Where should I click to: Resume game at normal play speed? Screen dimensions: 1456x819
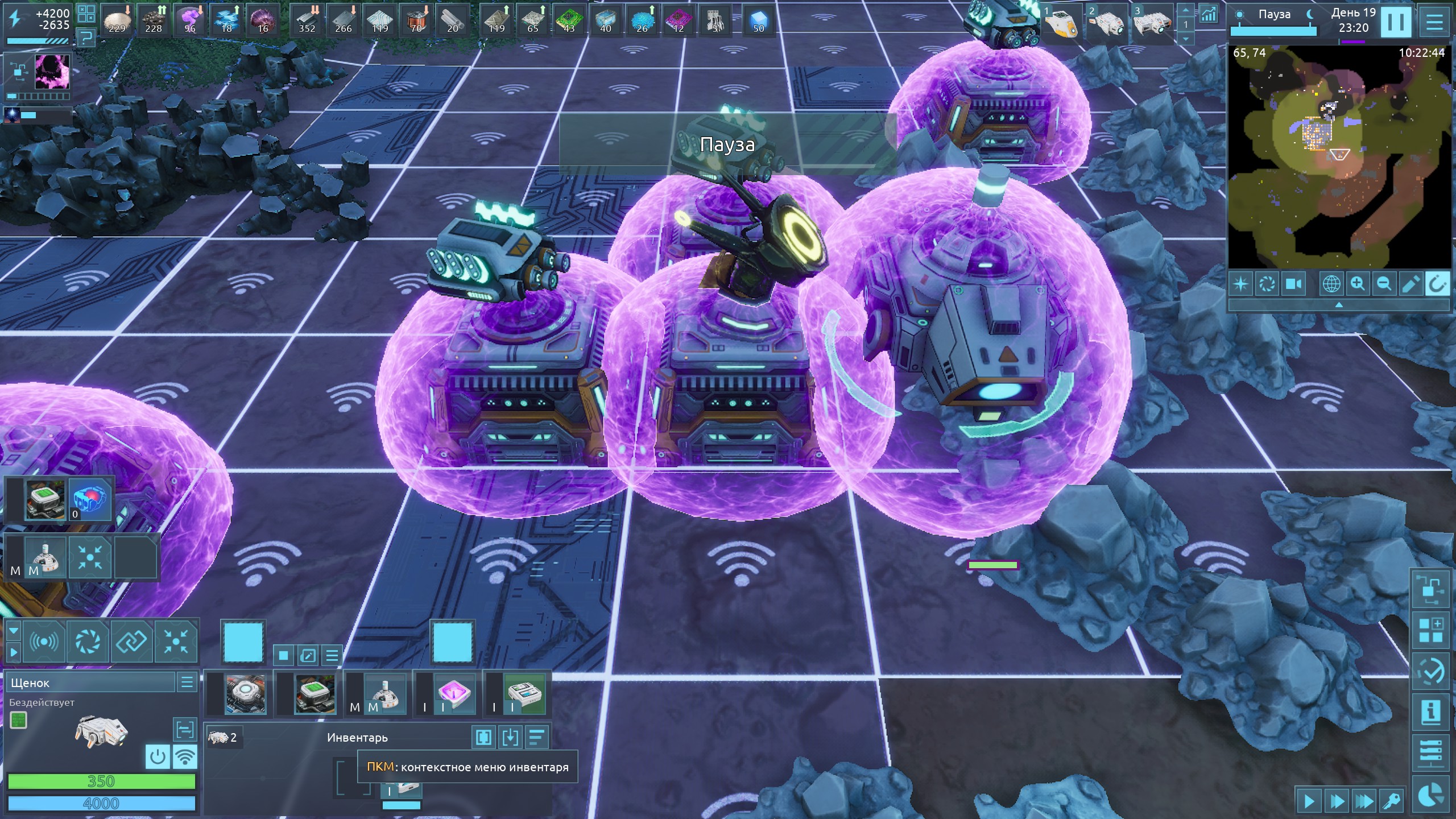(x=1309, y=802)
